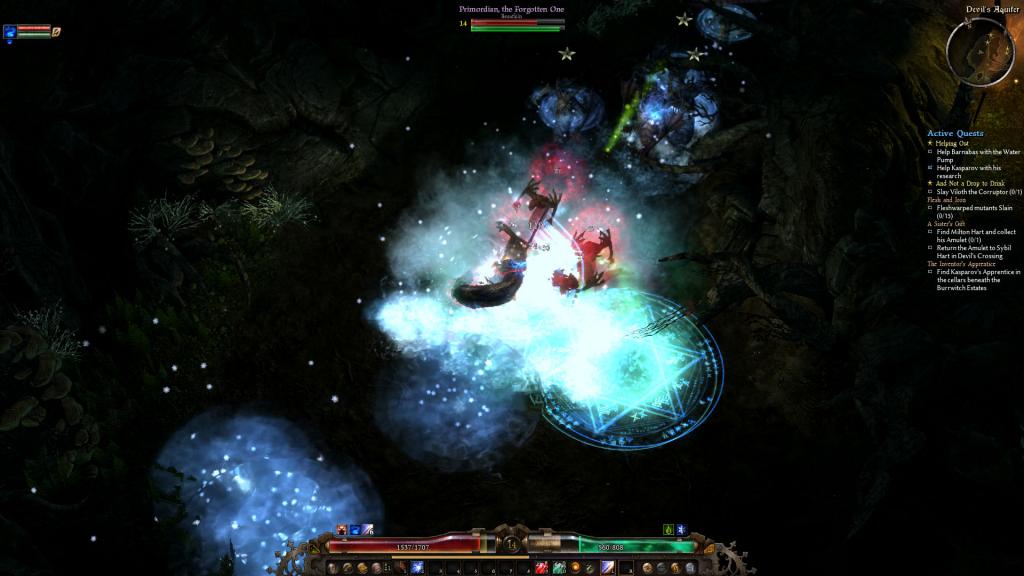Viewport: 1024px width, 576px height.
Task: Activate the blue starburst skill on hotbar
Action: click(417, 567)
